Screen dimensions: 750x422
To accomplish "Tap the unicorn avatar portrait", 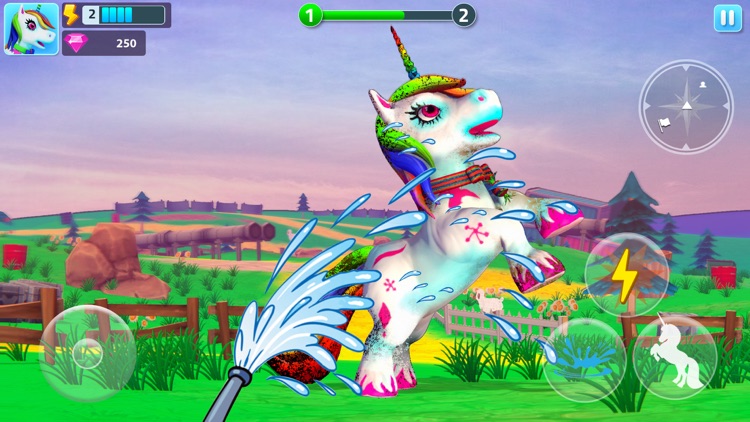I will tap(31, 29).
